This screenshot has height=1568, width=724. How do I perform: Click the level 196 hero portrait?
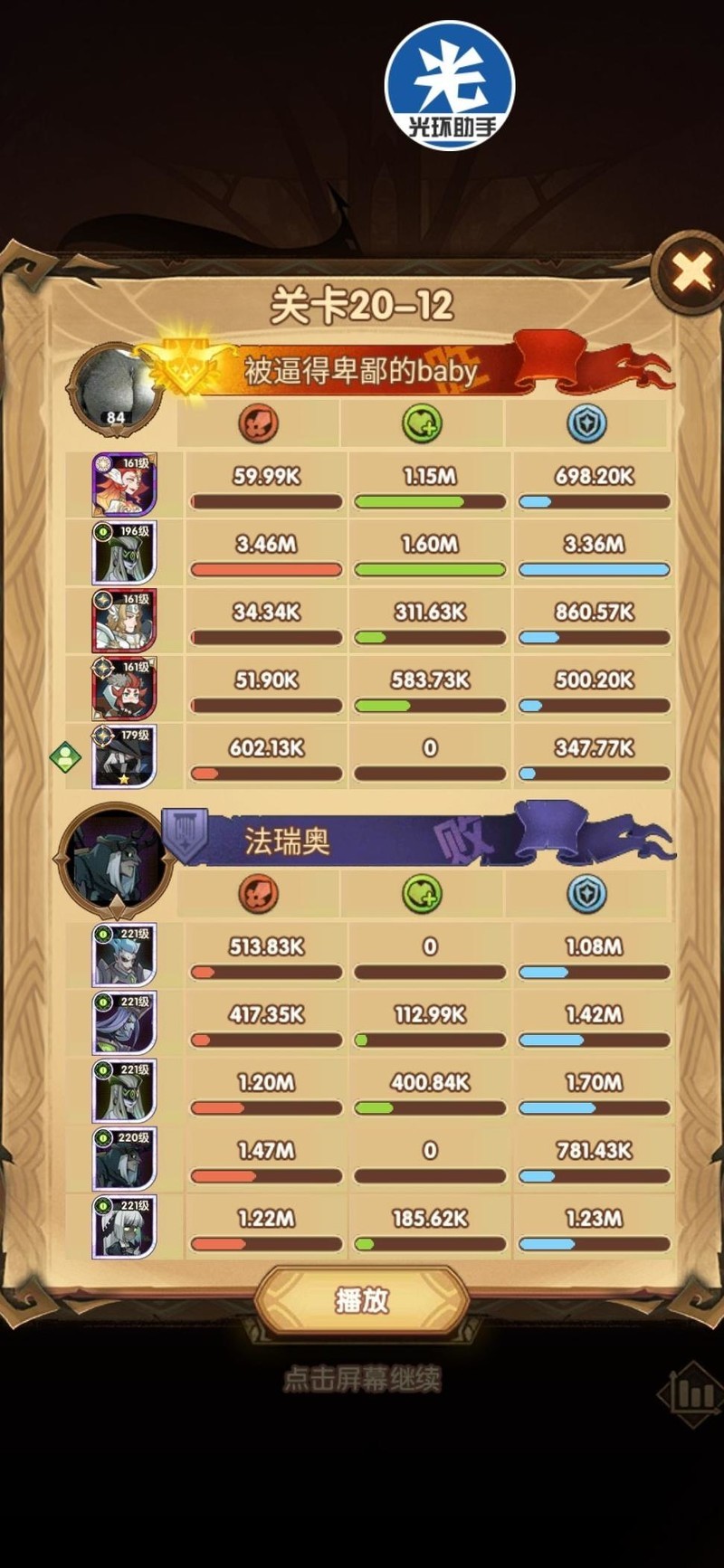(124, 553)
